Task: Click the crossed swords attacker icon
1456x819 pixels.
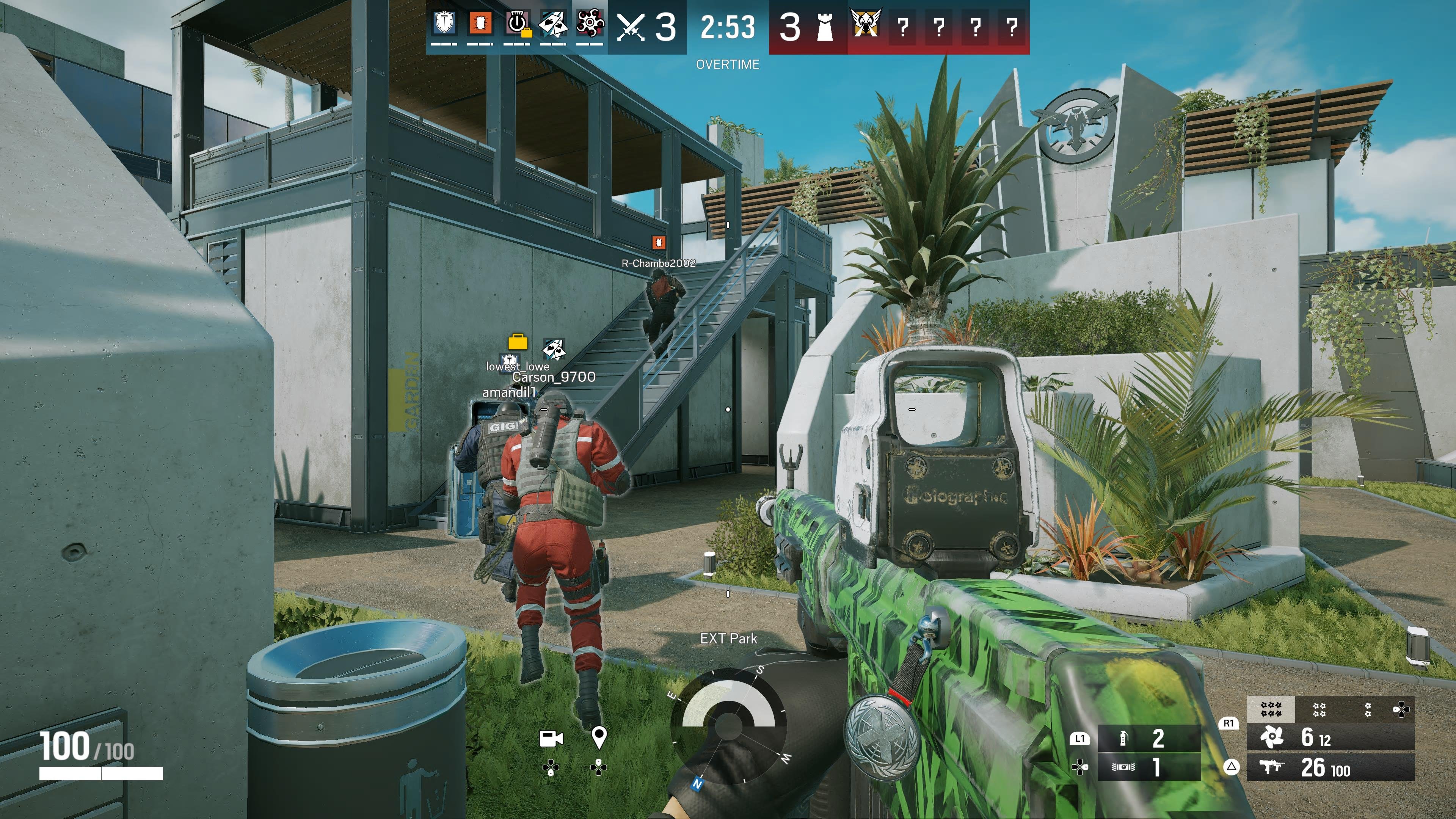Action: pos(631,27)
